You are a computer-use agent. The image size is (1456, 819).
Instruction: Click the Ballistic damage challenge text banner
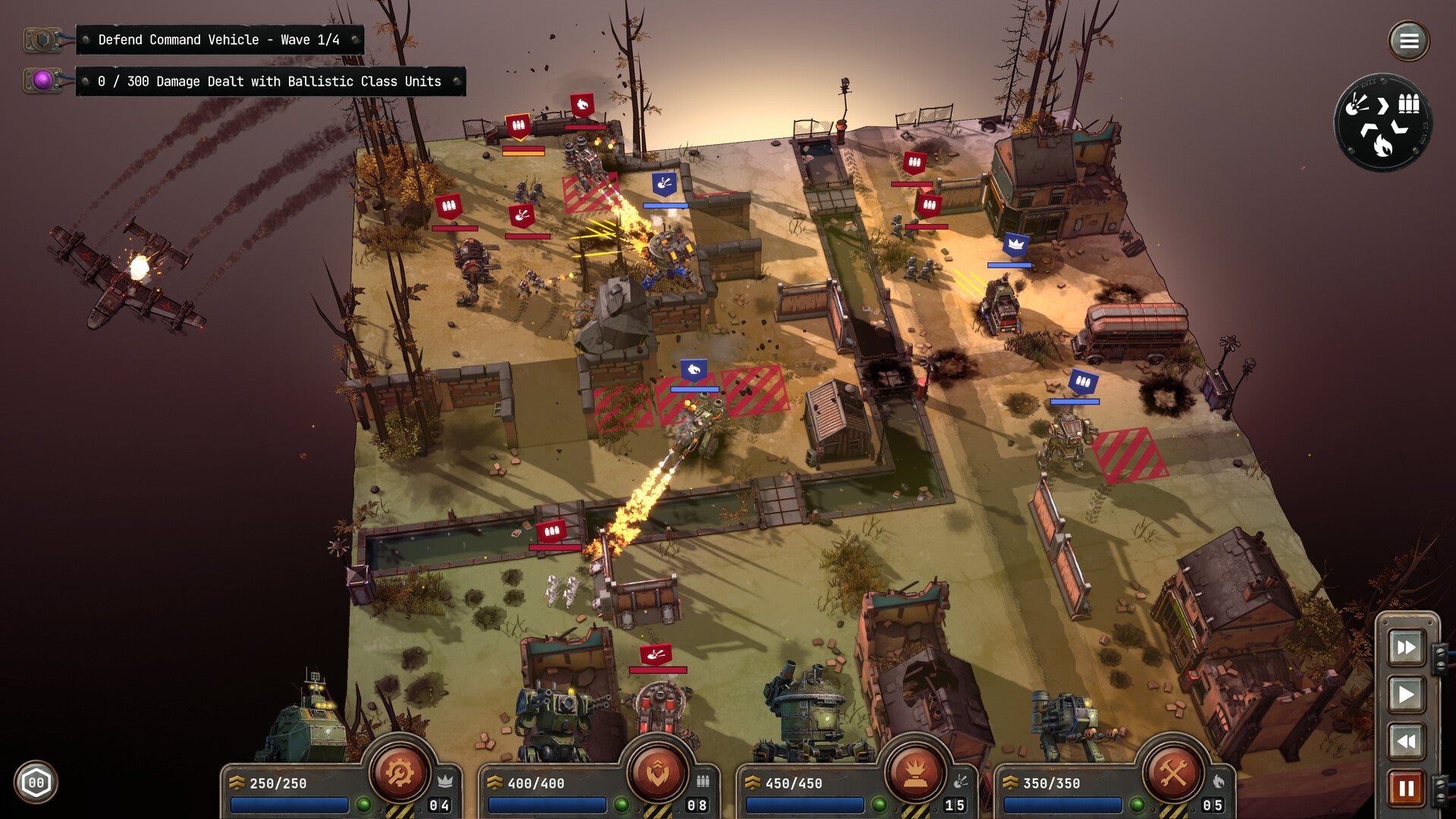269,81
